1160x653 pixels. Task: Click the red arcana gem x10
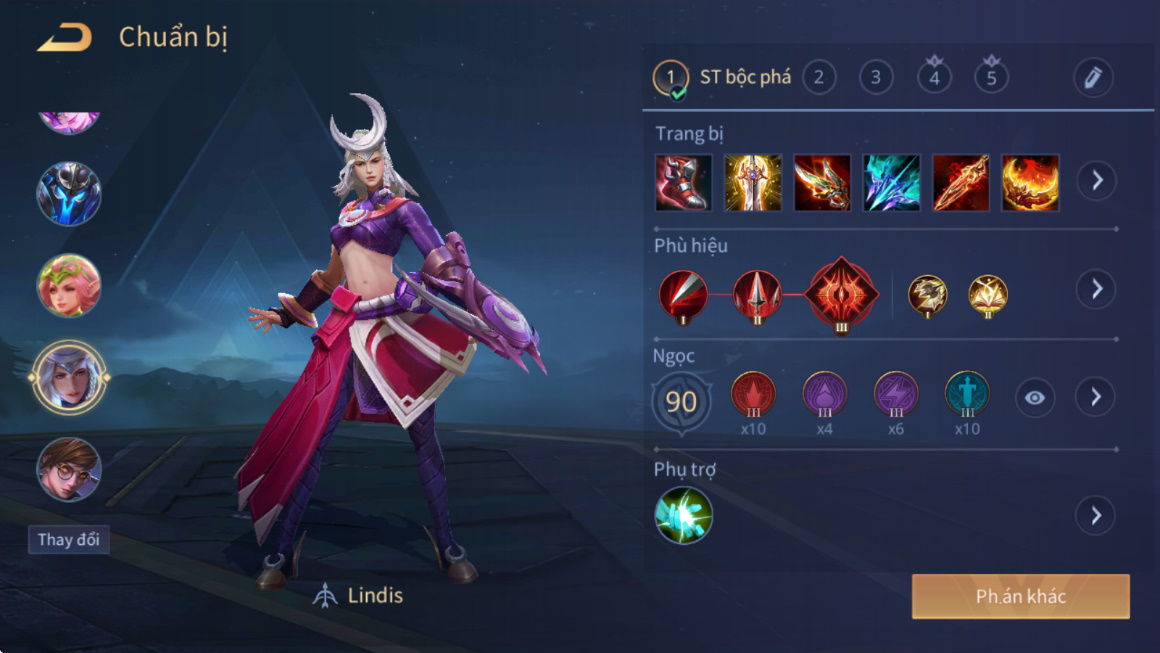(753, 396)
